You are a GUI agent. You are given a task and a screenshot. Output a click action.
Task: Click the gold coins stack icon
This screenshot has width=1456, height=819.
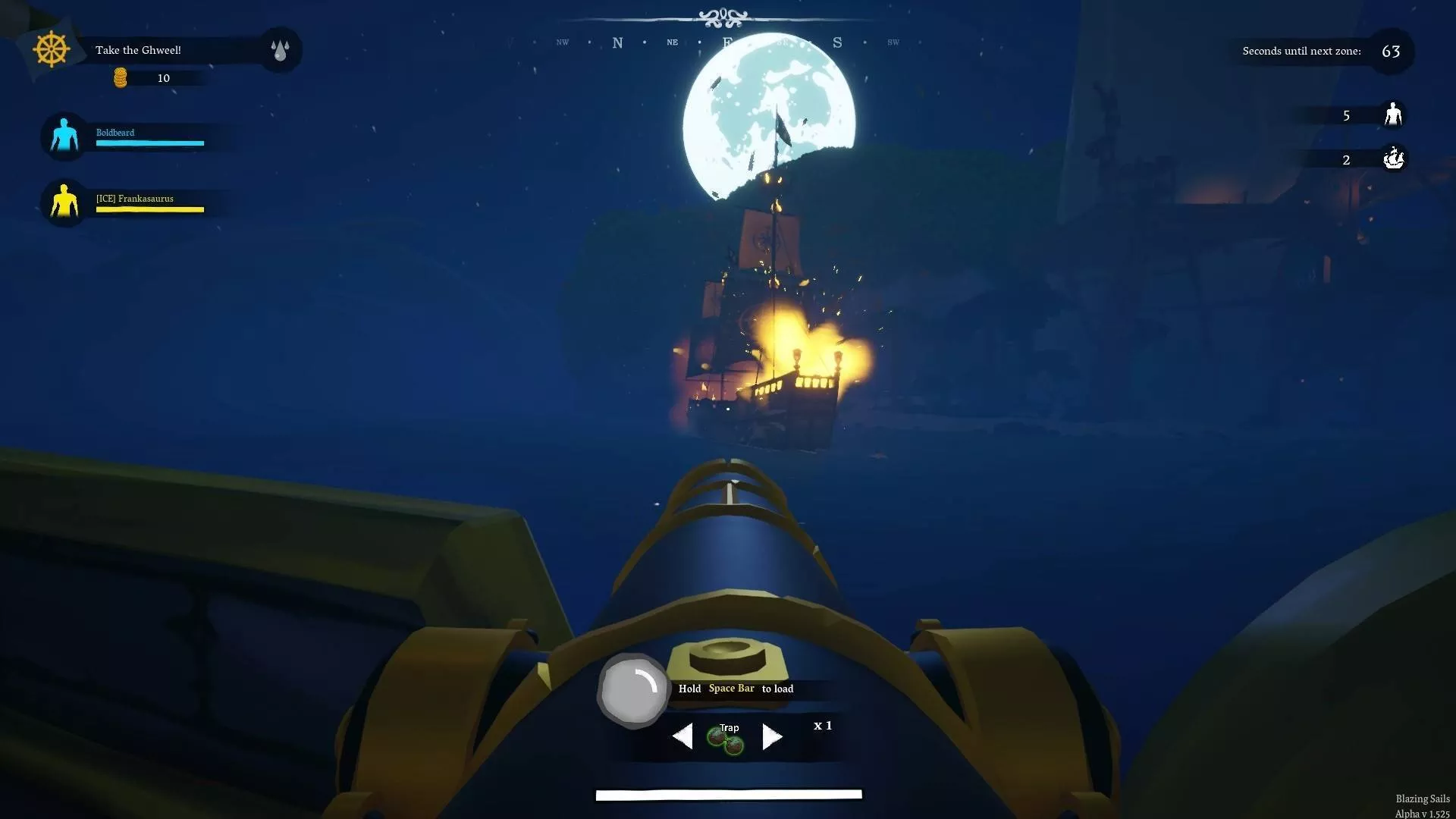pos(121,78)
